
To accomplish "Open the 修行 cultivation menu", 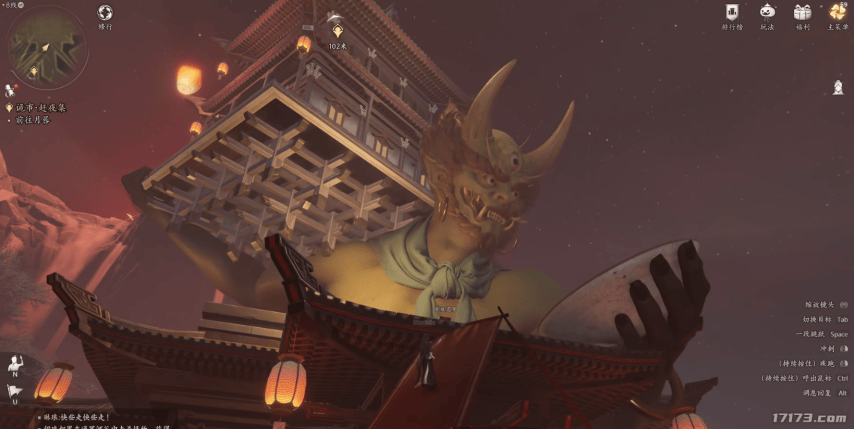I will 105,13.
